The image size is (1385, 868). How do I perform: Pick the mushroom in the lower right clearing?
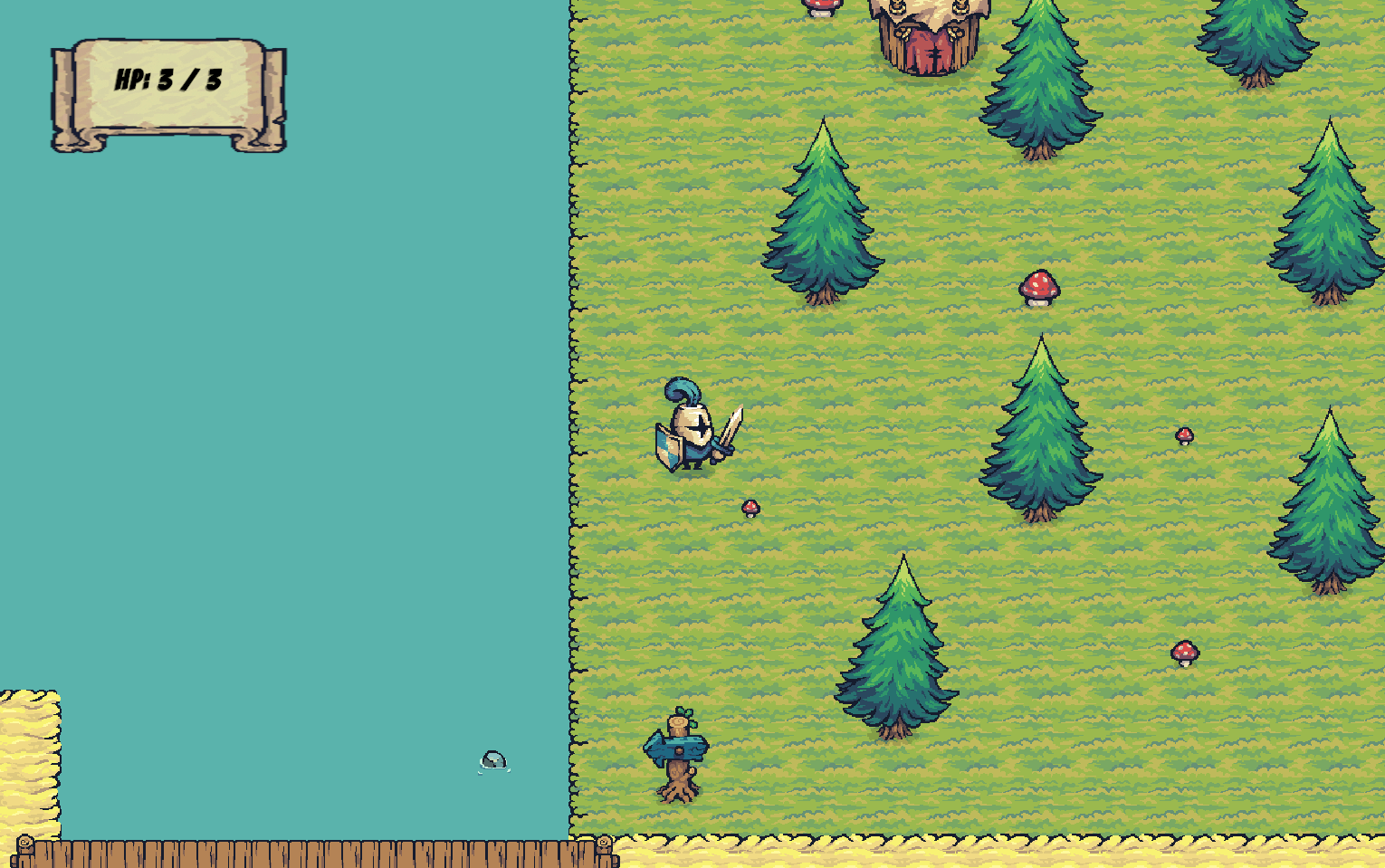tap(1184, 653)
